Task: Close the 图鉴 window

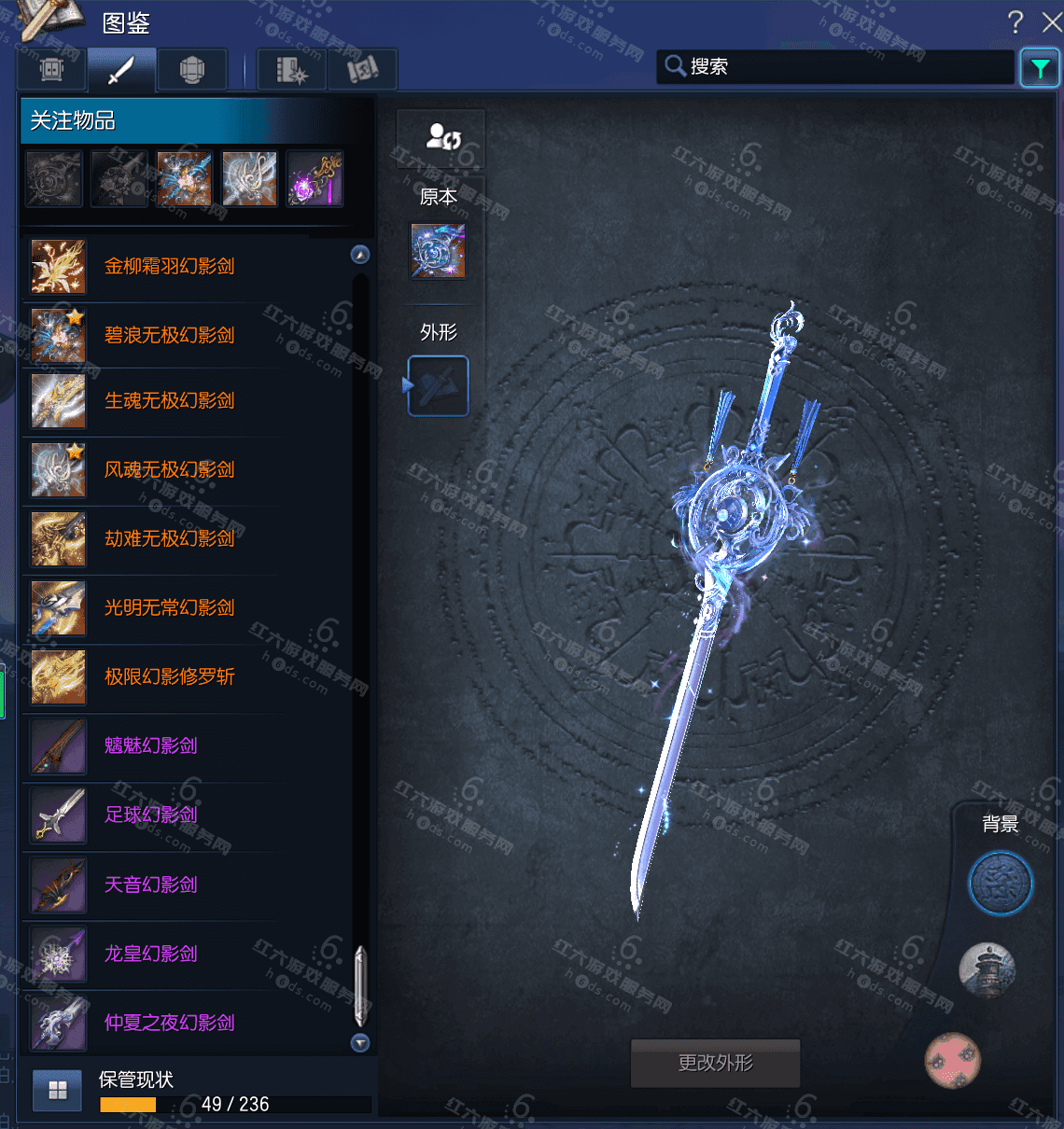Action: coord(1052,22)
